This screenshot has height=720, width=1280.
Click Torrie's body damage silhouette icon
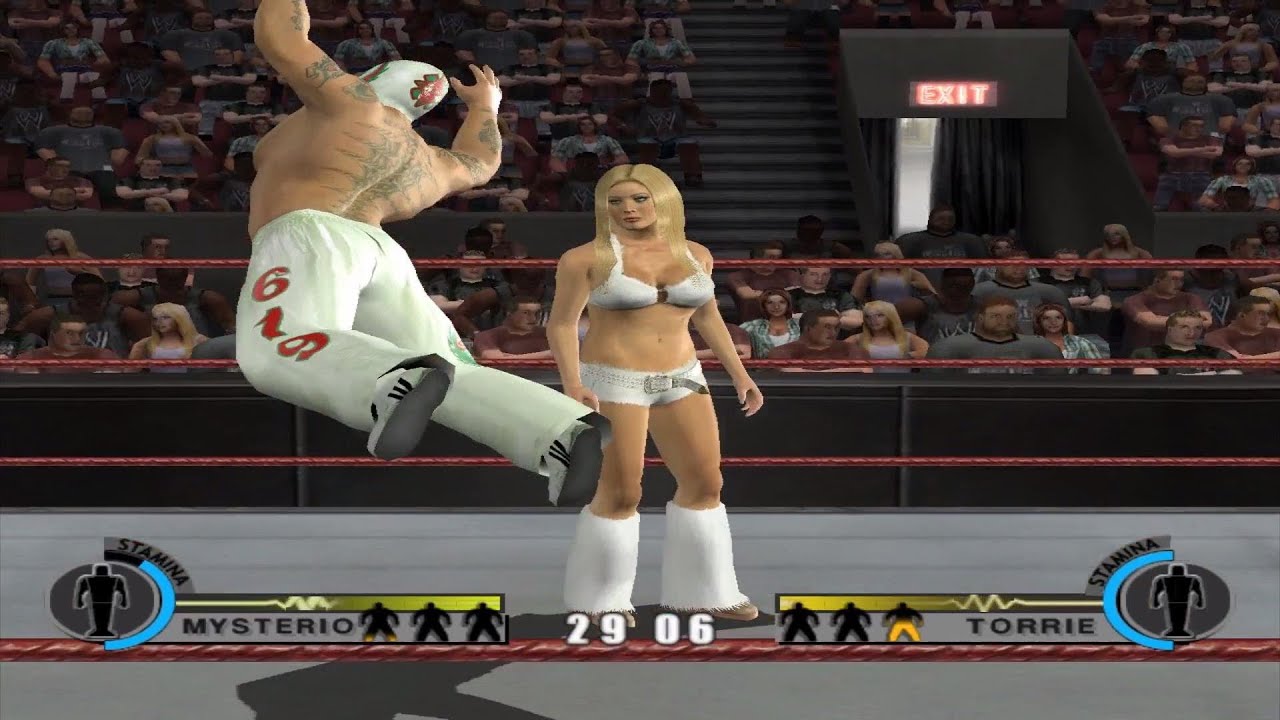click(x=1175, y=601)
